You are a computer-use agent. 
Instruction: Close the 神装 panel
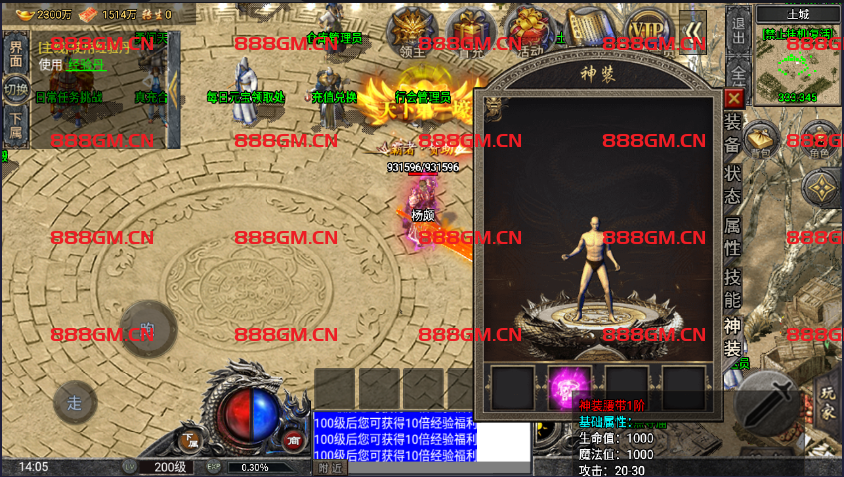734,98
